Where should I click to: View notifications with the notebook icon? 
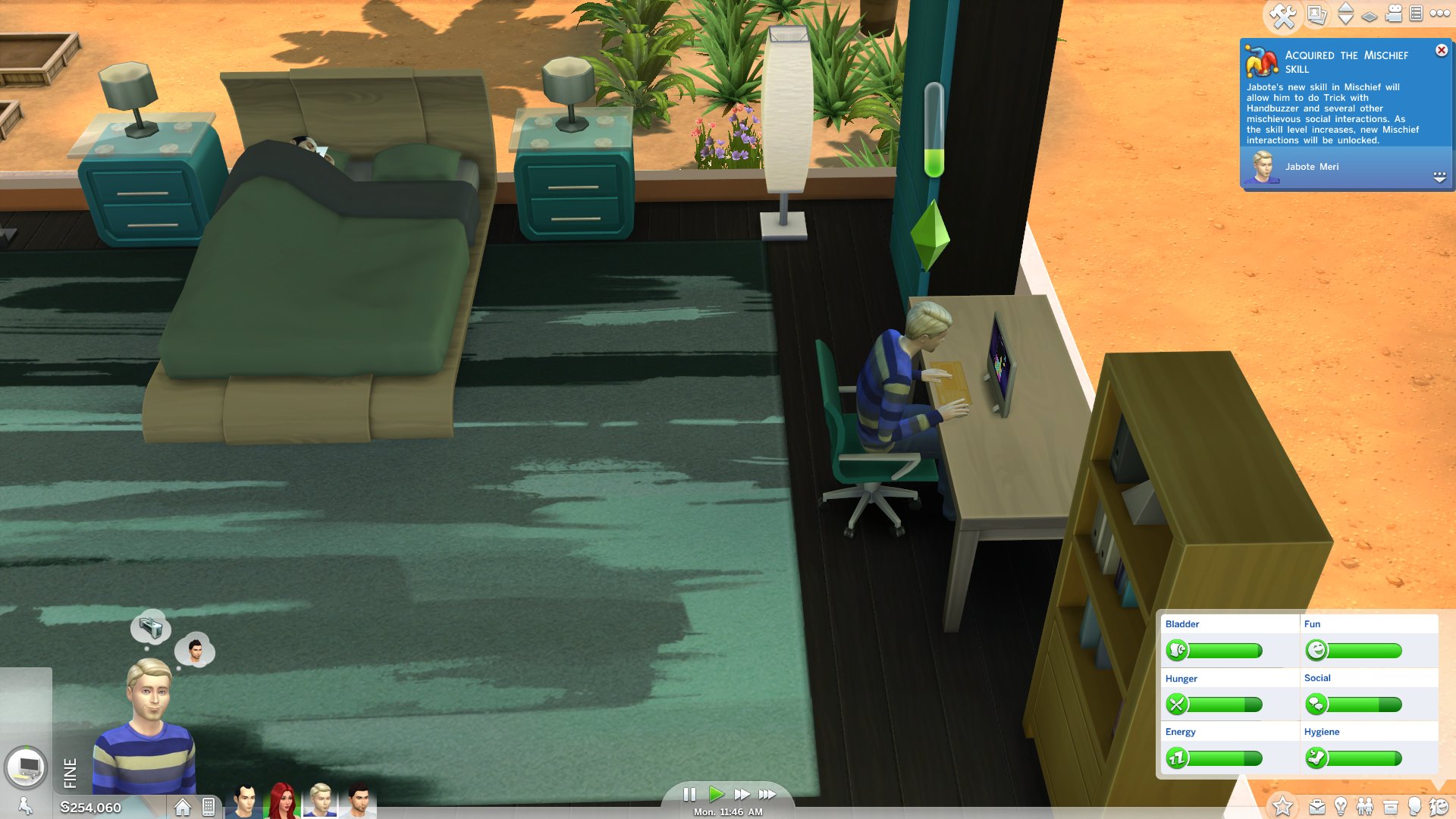click(x=1417, y=13)
